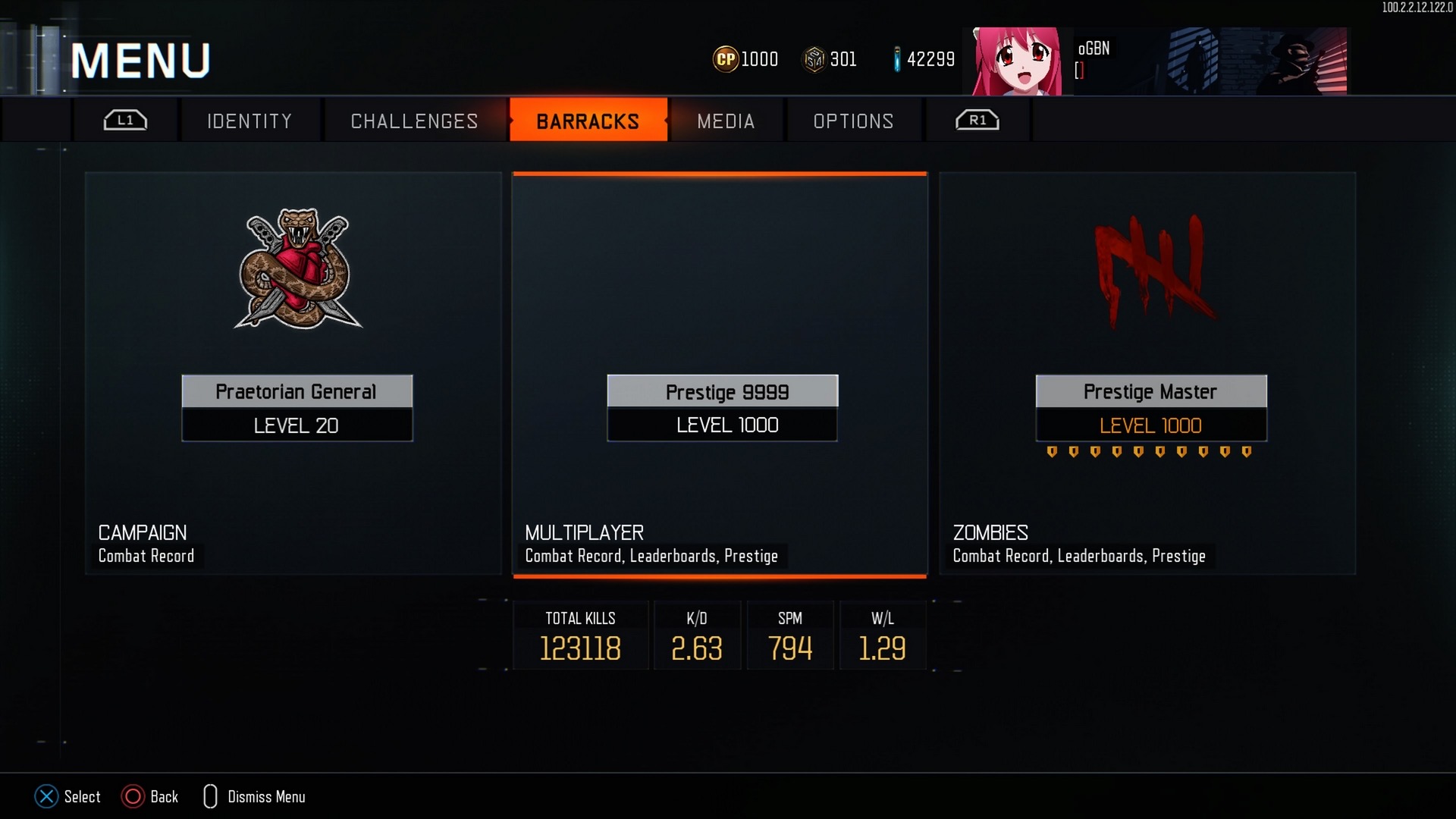Open the Options tab

point(853,121)
